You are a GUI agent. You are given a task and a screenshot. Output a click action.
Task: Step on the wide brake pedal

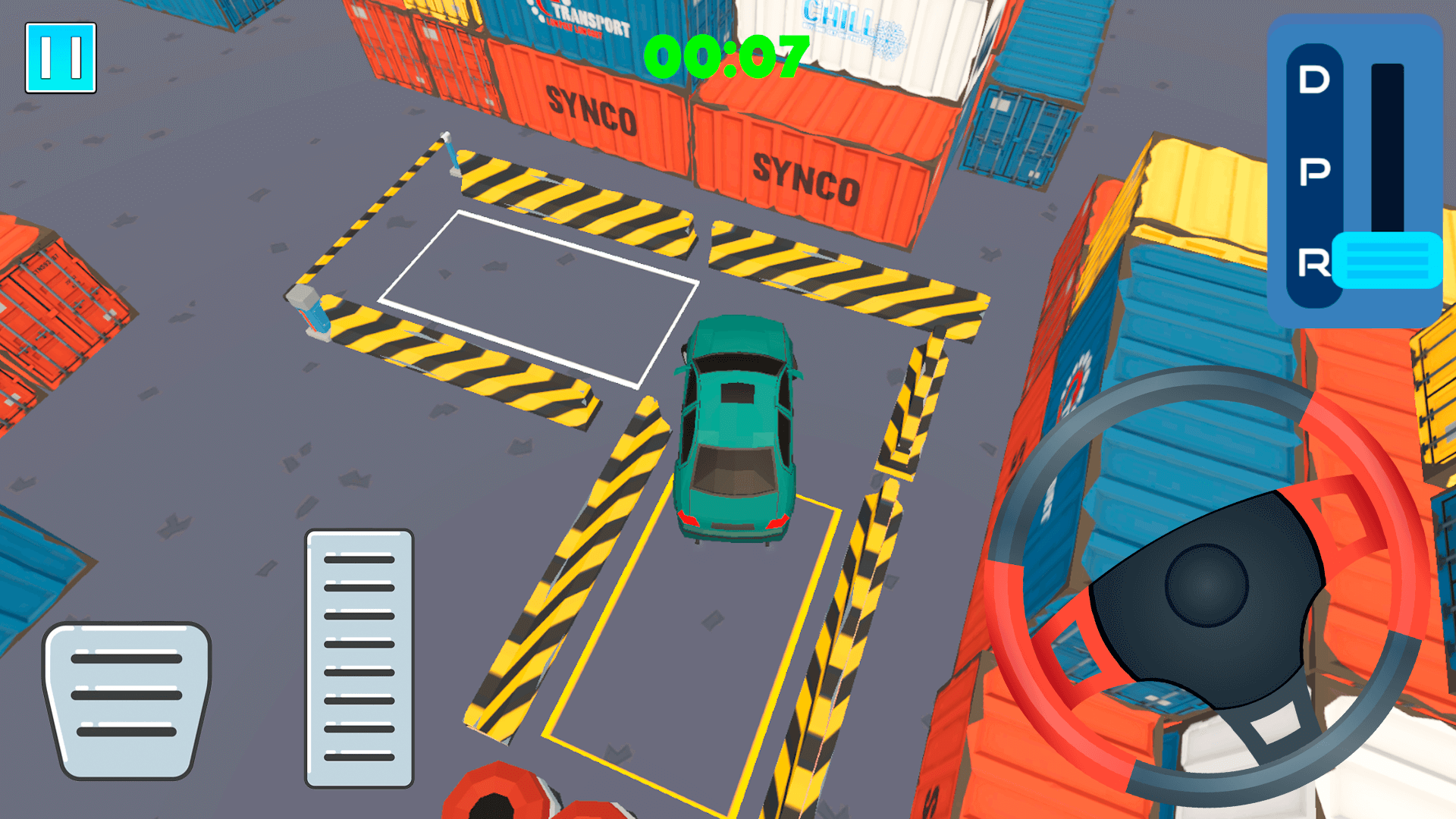click(x=127, y=699)
